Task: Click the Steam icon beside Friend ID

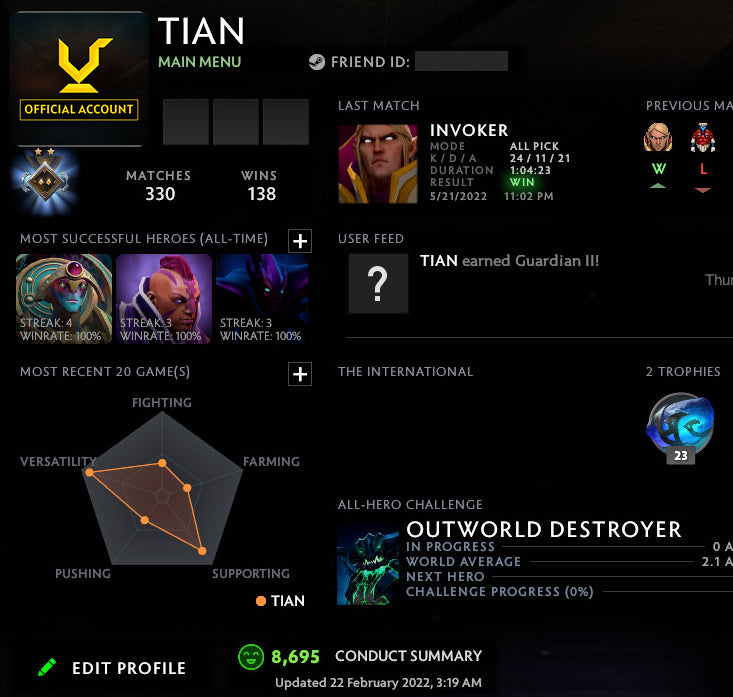Action: pyautogui.click(x=316, y=62)
